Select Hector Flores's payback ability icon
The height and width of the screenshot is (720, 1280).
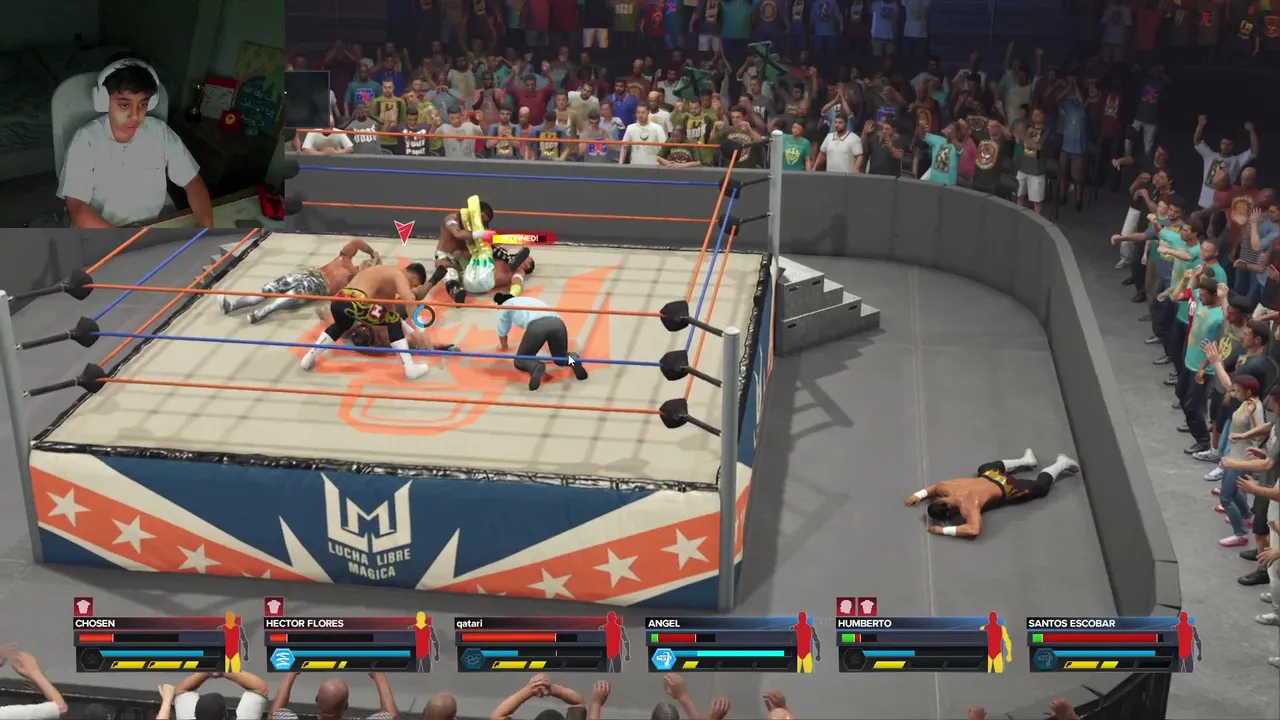[282, 658]
